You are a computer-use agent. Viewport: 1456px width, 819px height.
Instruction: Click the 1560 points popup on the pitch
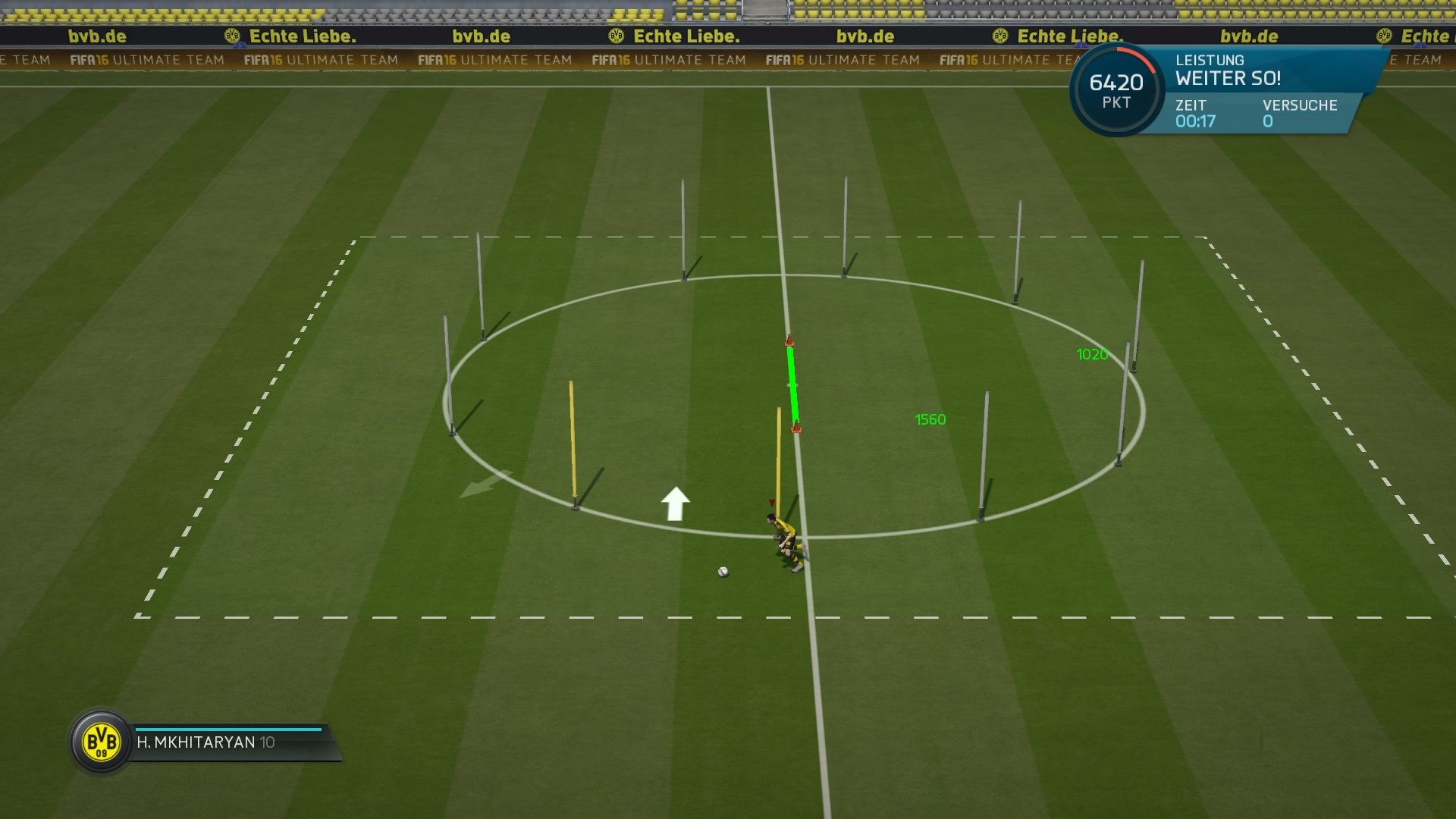pos(930,417)
